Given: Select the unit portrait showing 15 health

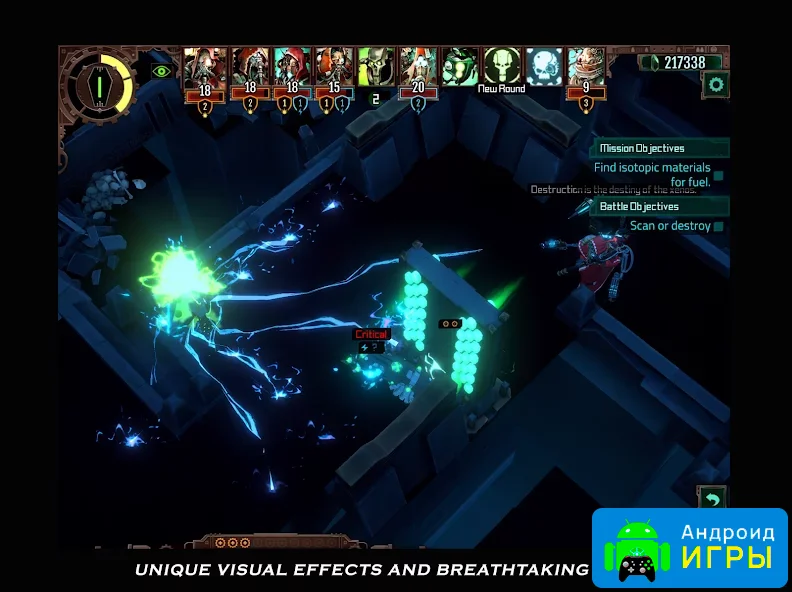Looking at the screenshot, I should pos(334,67).
